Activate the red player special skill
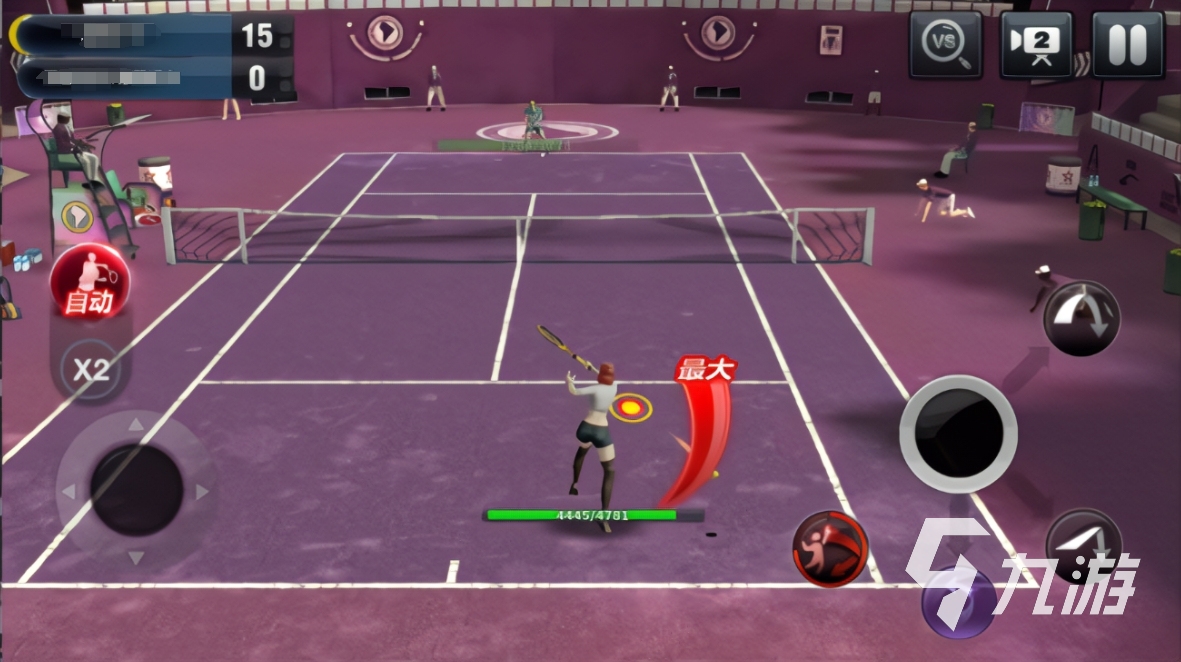The width and height of the screenshot is (1181, 662). click(830, 548)
